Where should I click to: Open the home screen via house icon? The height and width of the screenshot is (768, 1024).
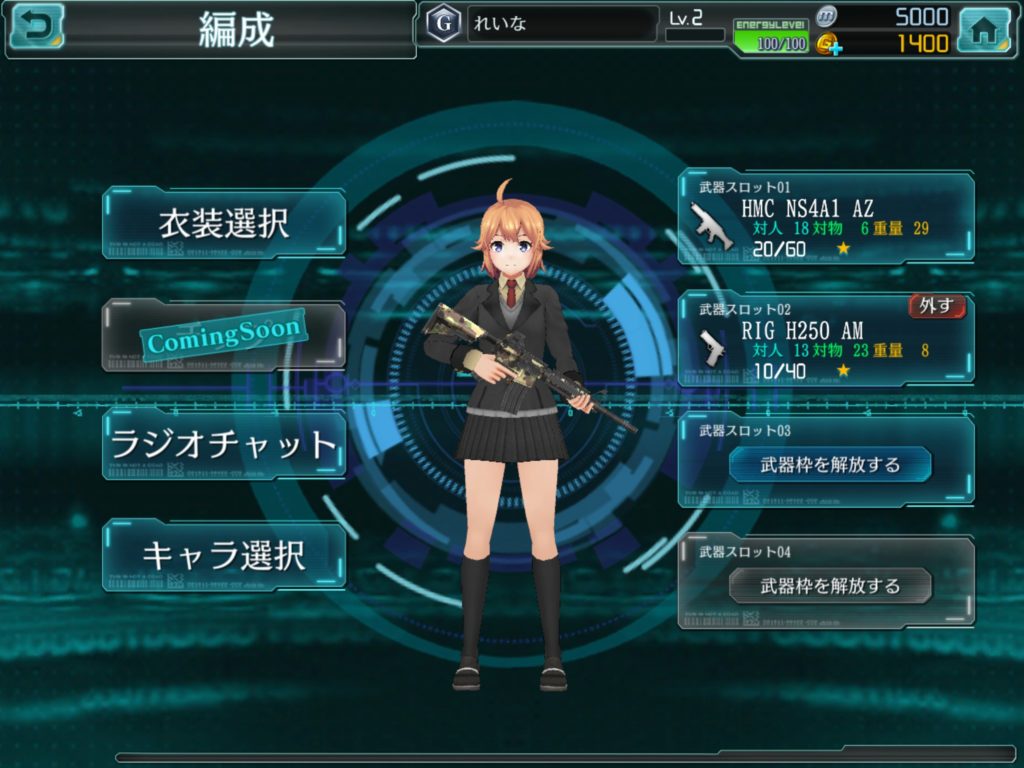(x=984, y=29)
